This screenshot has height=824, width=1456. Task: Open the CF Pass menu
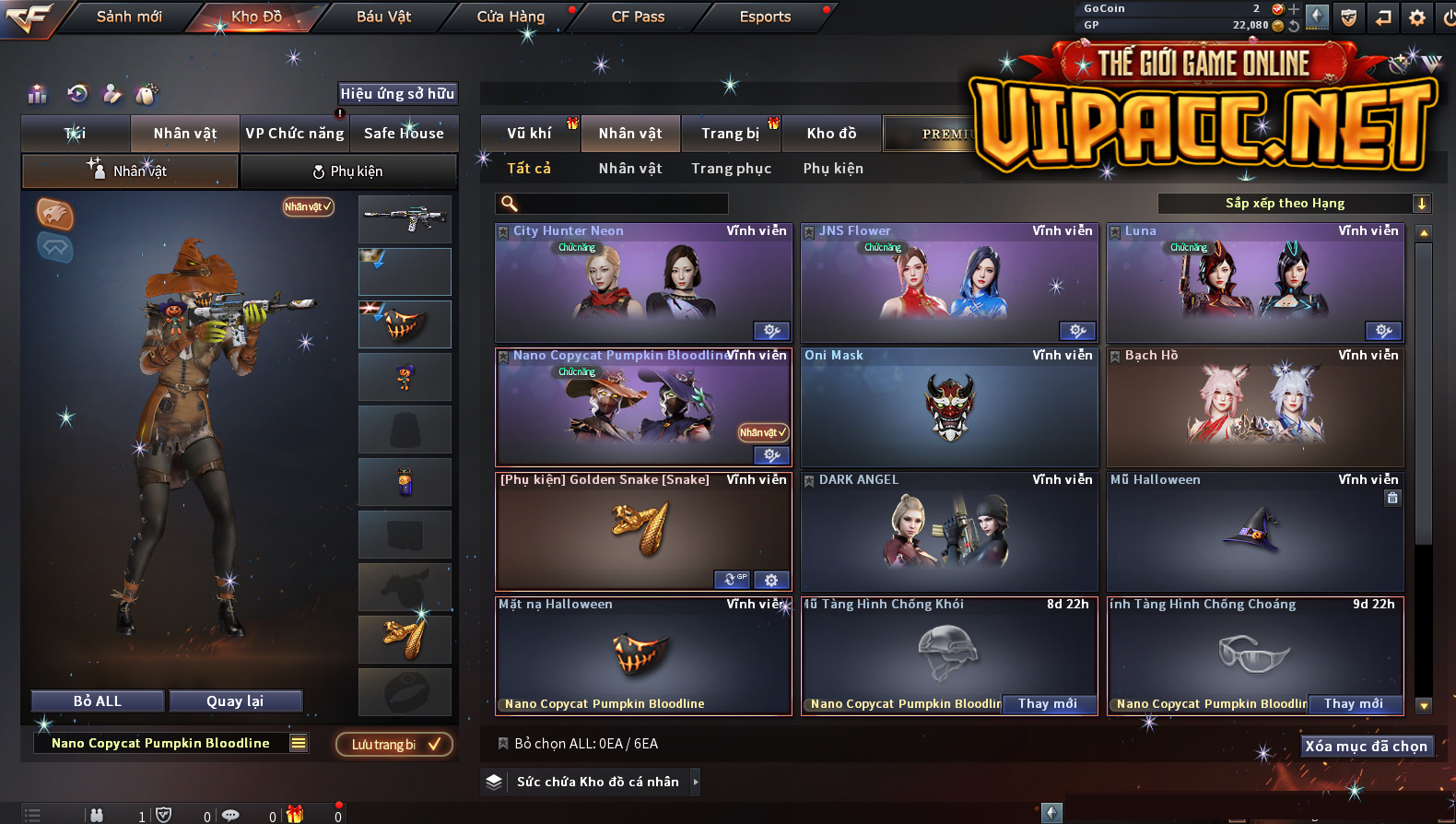(638, 17)
